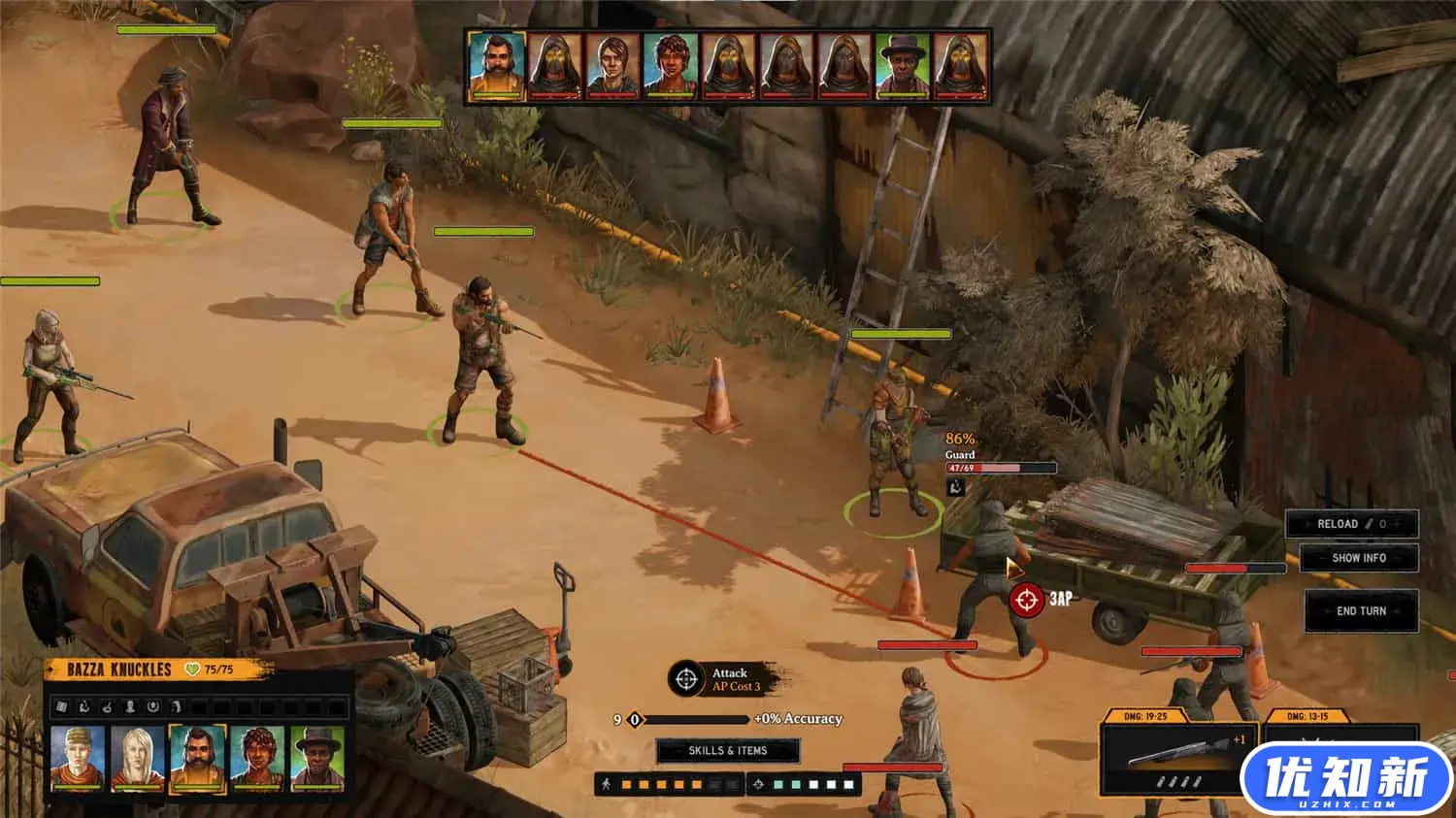1456x818 pixels.
Task: Click Bazza's portrait in the turn order
Action: 497,66
